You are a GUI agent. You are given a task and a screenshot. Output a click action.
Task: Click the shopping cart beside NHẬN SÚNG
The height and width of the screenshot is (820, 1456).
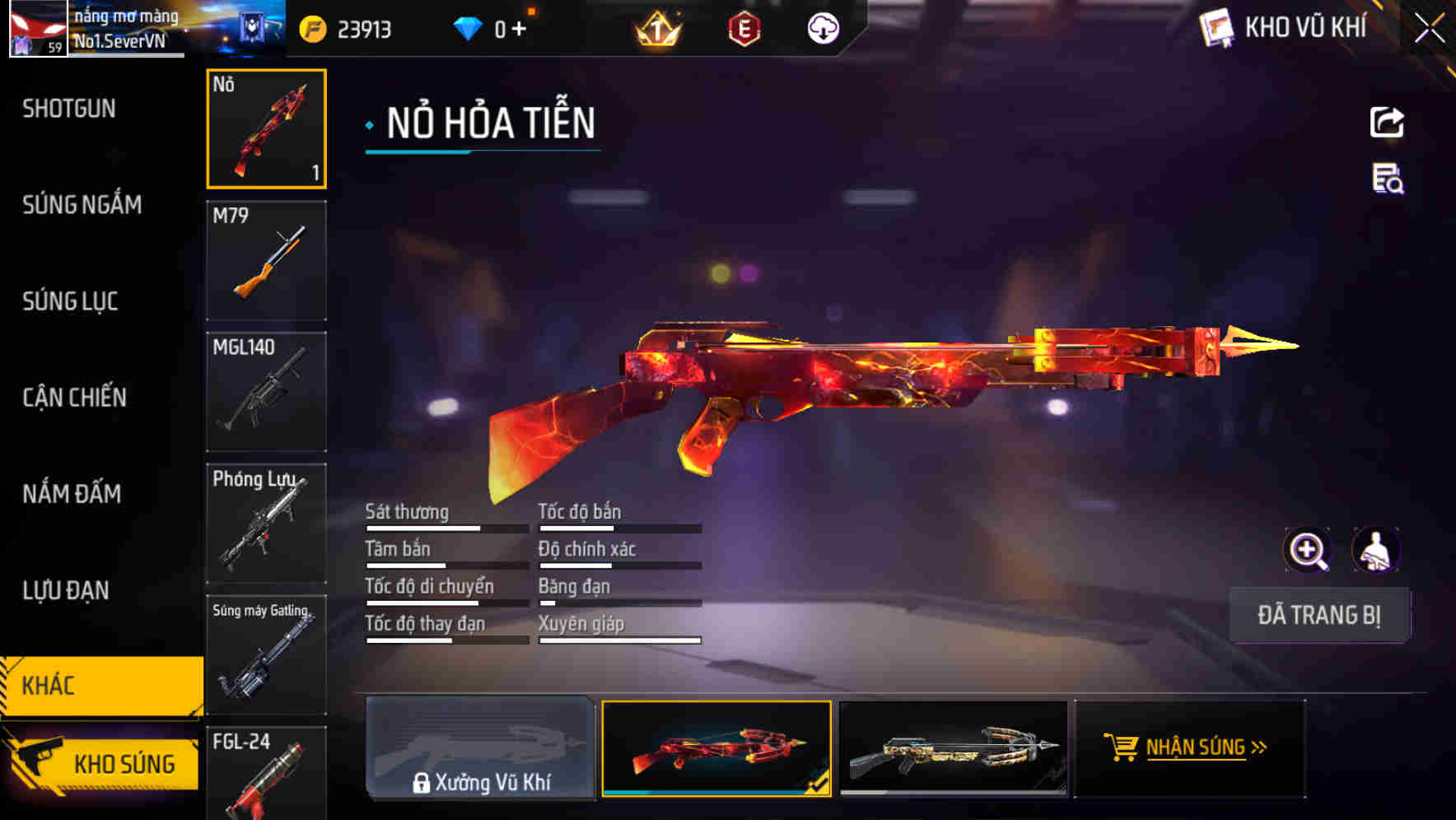[x=1122, y=748]
